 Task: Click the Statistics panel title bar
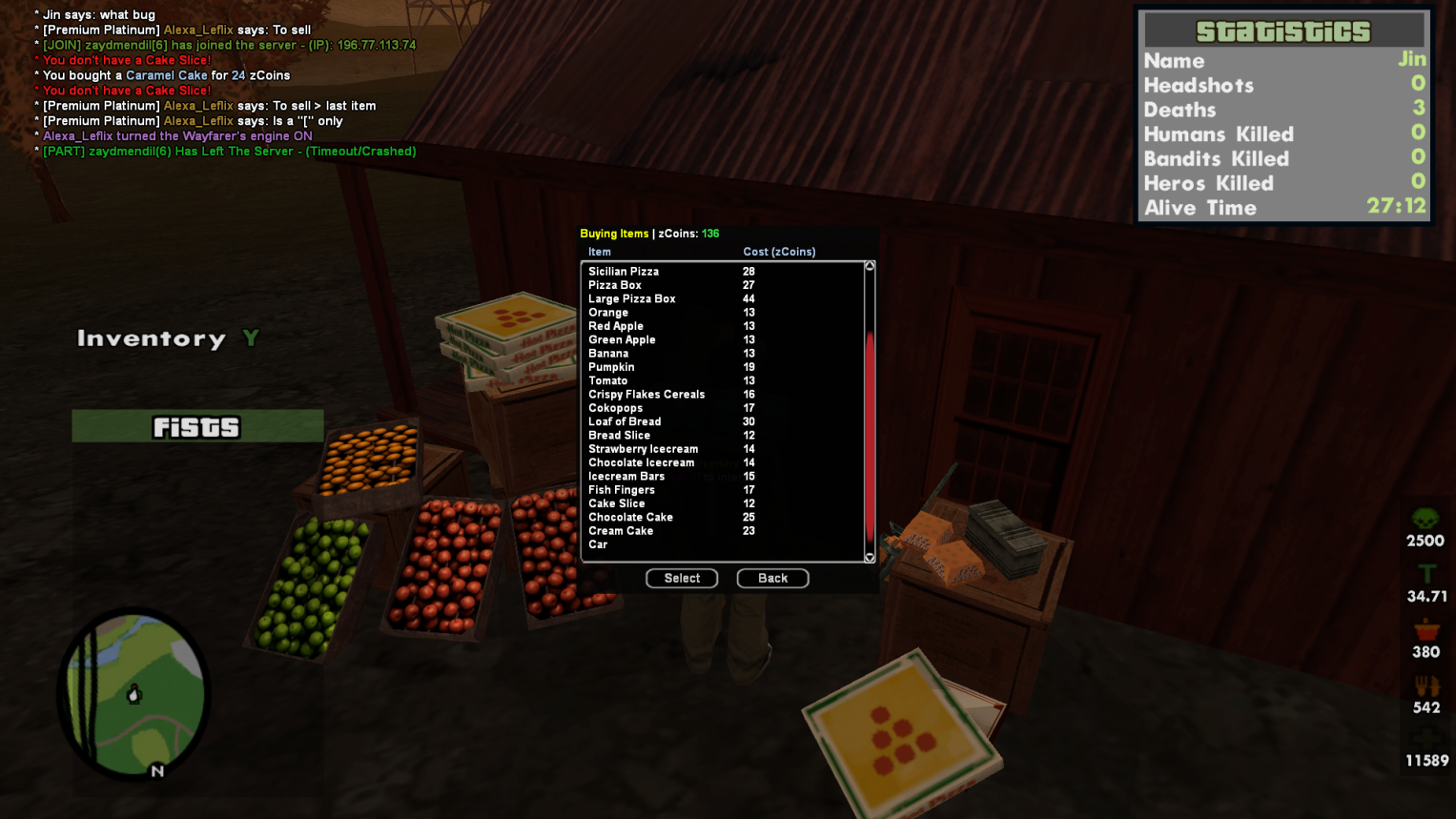[x=1282, y=31]
